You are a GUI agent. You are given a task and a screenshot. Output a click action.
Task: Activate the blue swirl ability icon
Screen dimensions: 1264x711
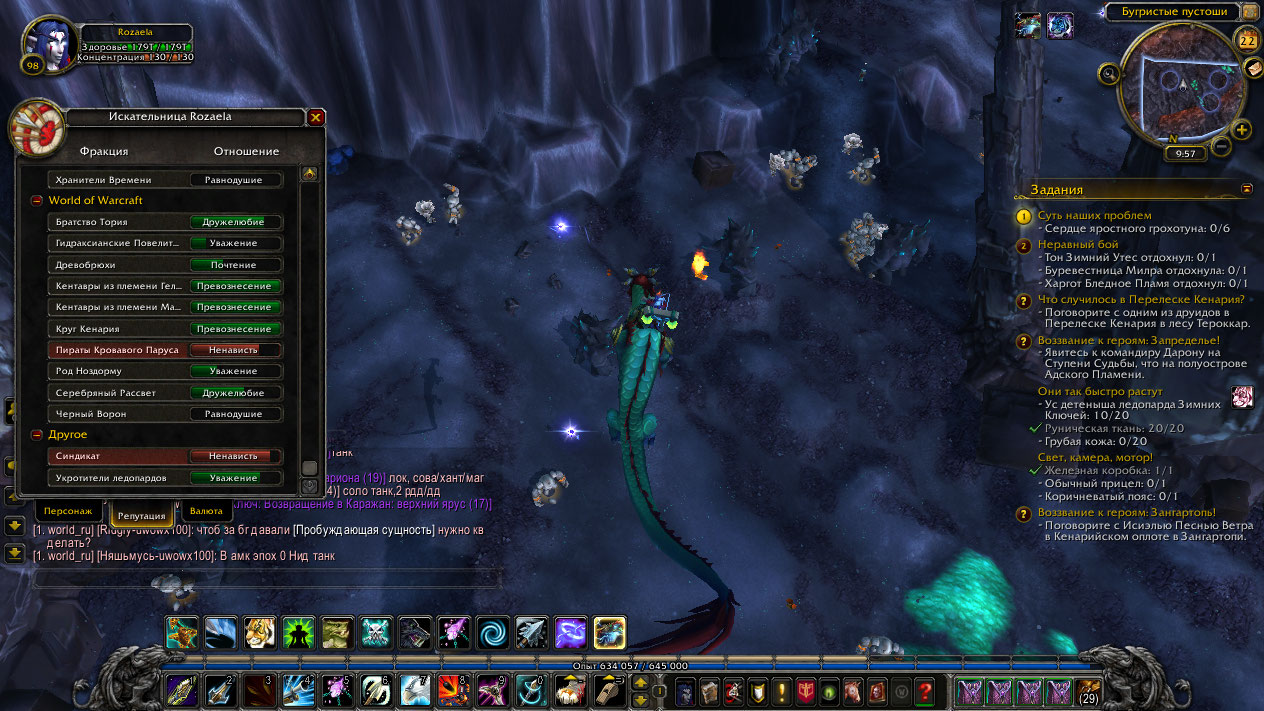point(492,632)
